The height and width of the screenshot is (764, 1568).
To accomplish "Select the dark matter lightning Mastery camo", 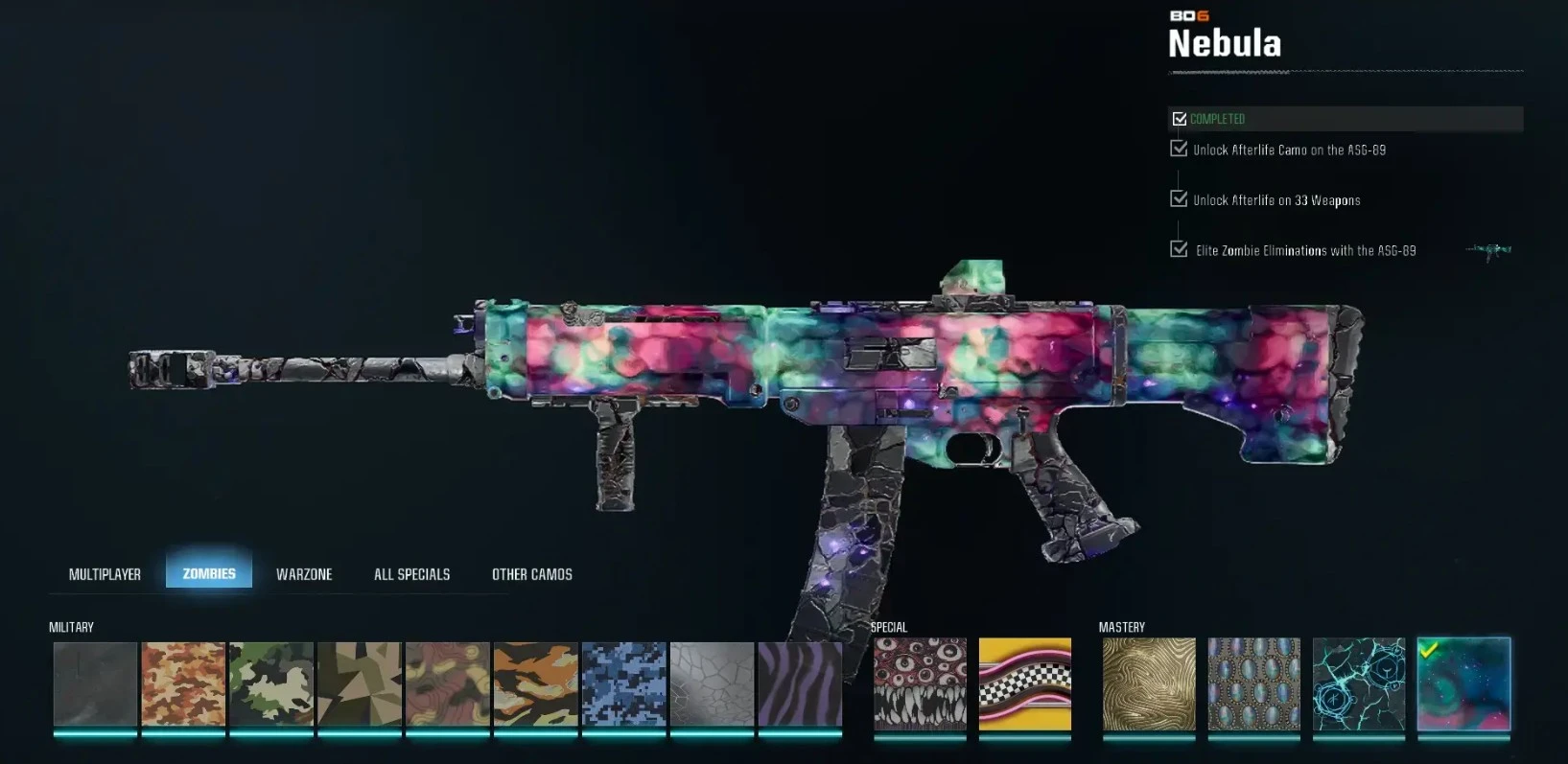I will click(x=1359, y=684).
